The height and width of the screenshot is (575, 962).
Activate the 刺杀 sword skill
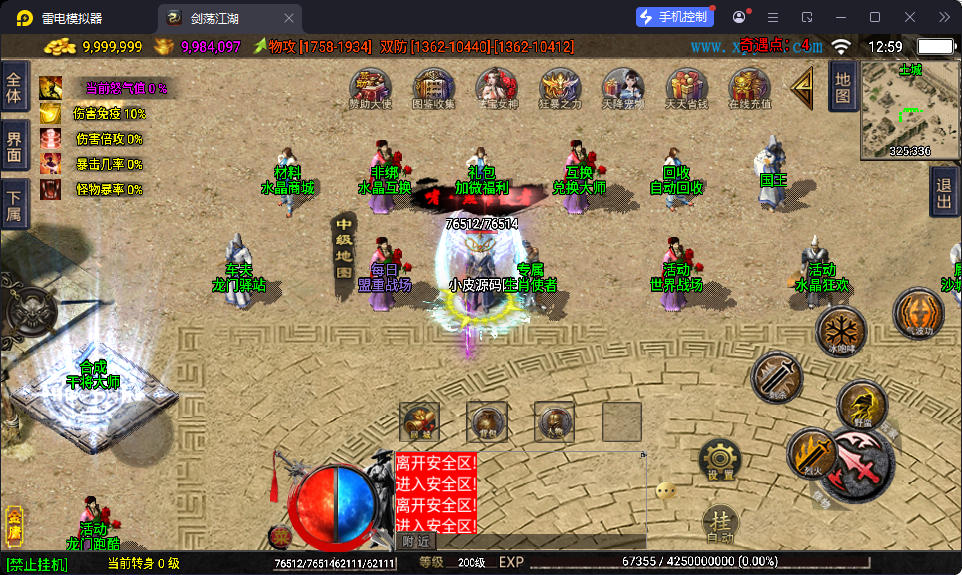point(776,376)
